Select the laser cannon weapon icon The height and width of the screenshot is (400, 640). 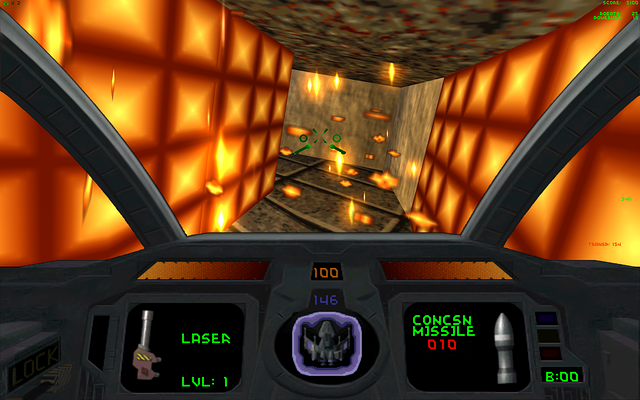pyautogui.click(x=145, y=345)
